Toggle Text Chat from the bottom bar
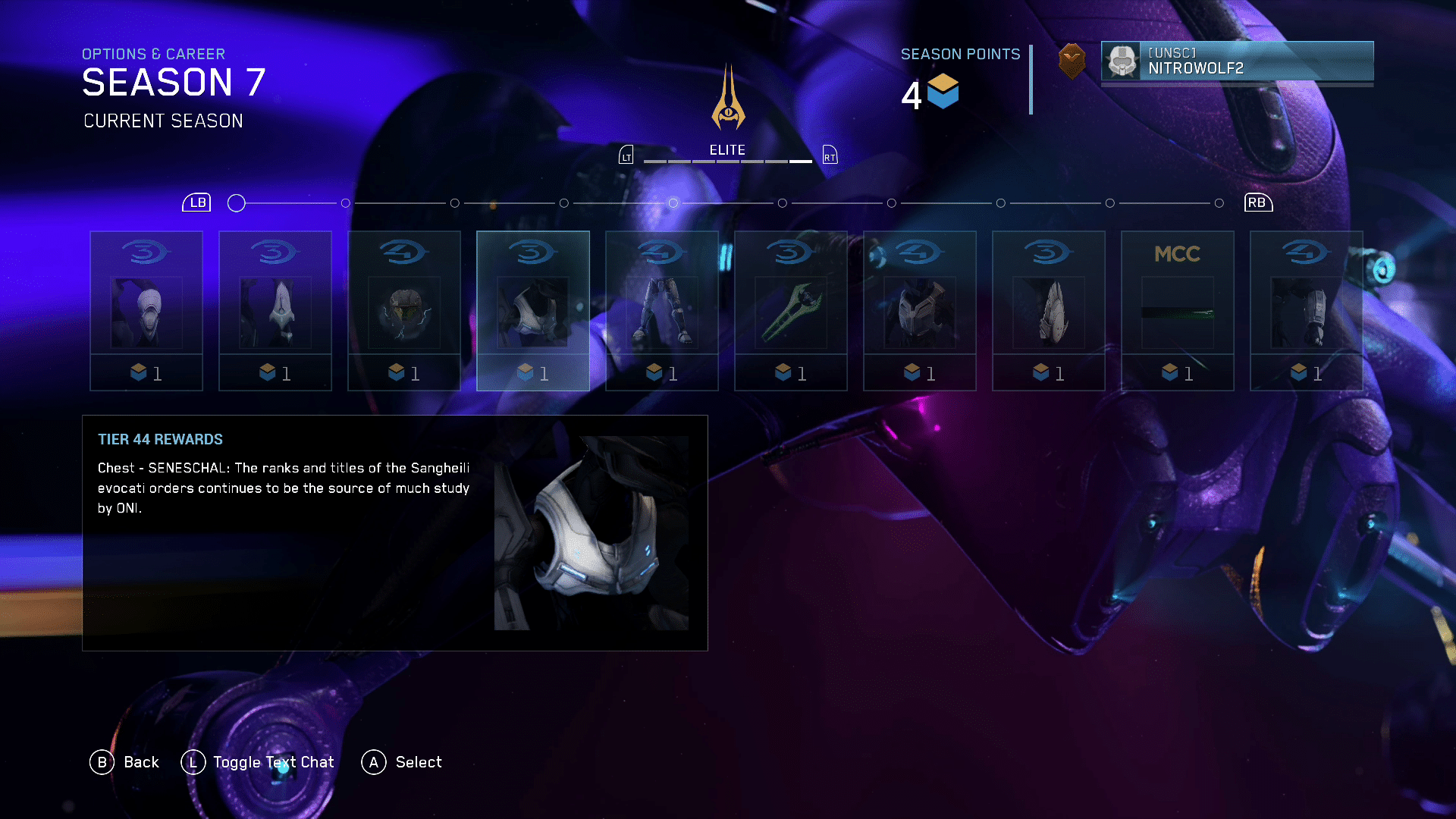 tap(258, 762)
